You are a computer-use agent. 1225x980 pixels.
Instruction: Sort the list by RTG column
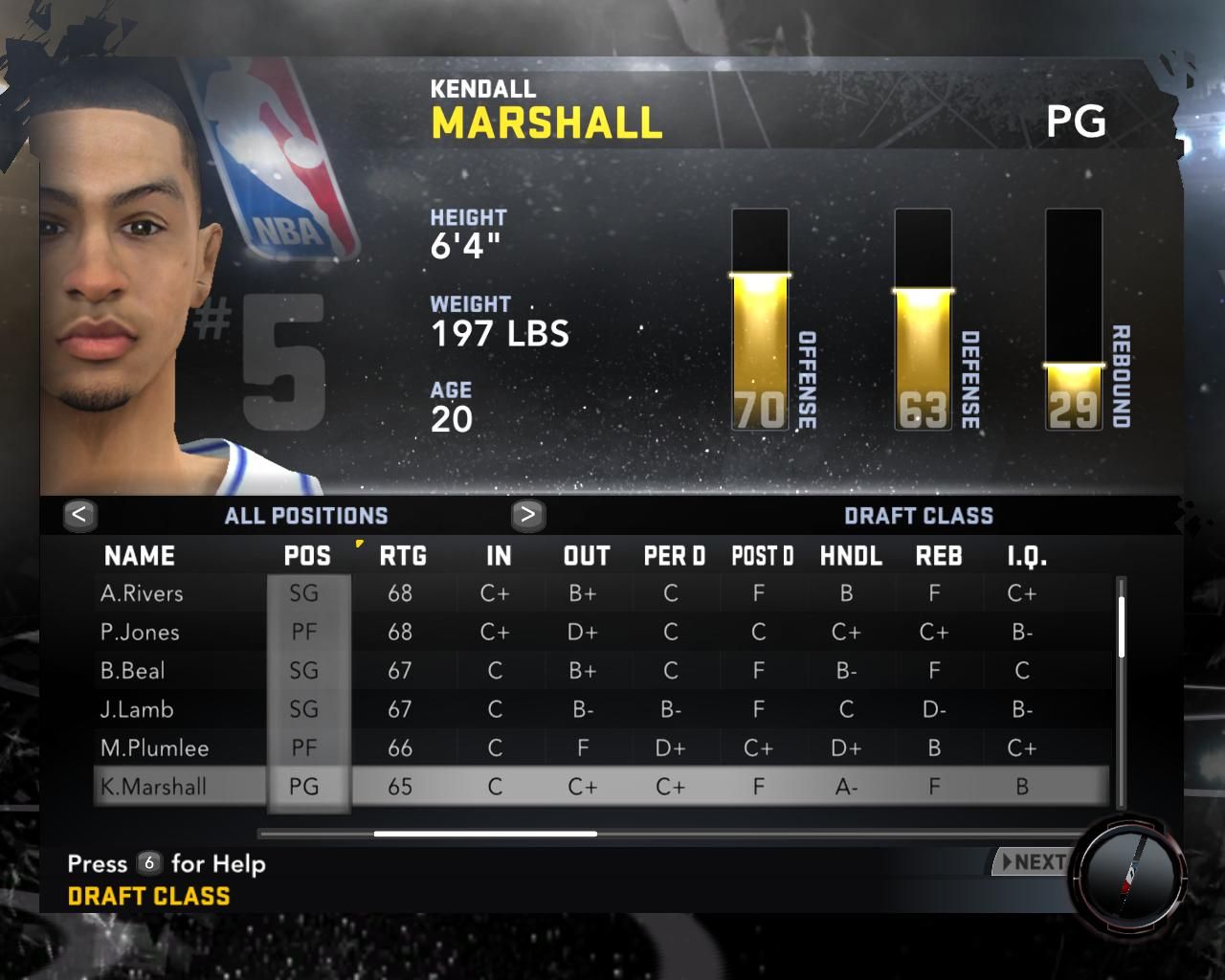[402, 556]
